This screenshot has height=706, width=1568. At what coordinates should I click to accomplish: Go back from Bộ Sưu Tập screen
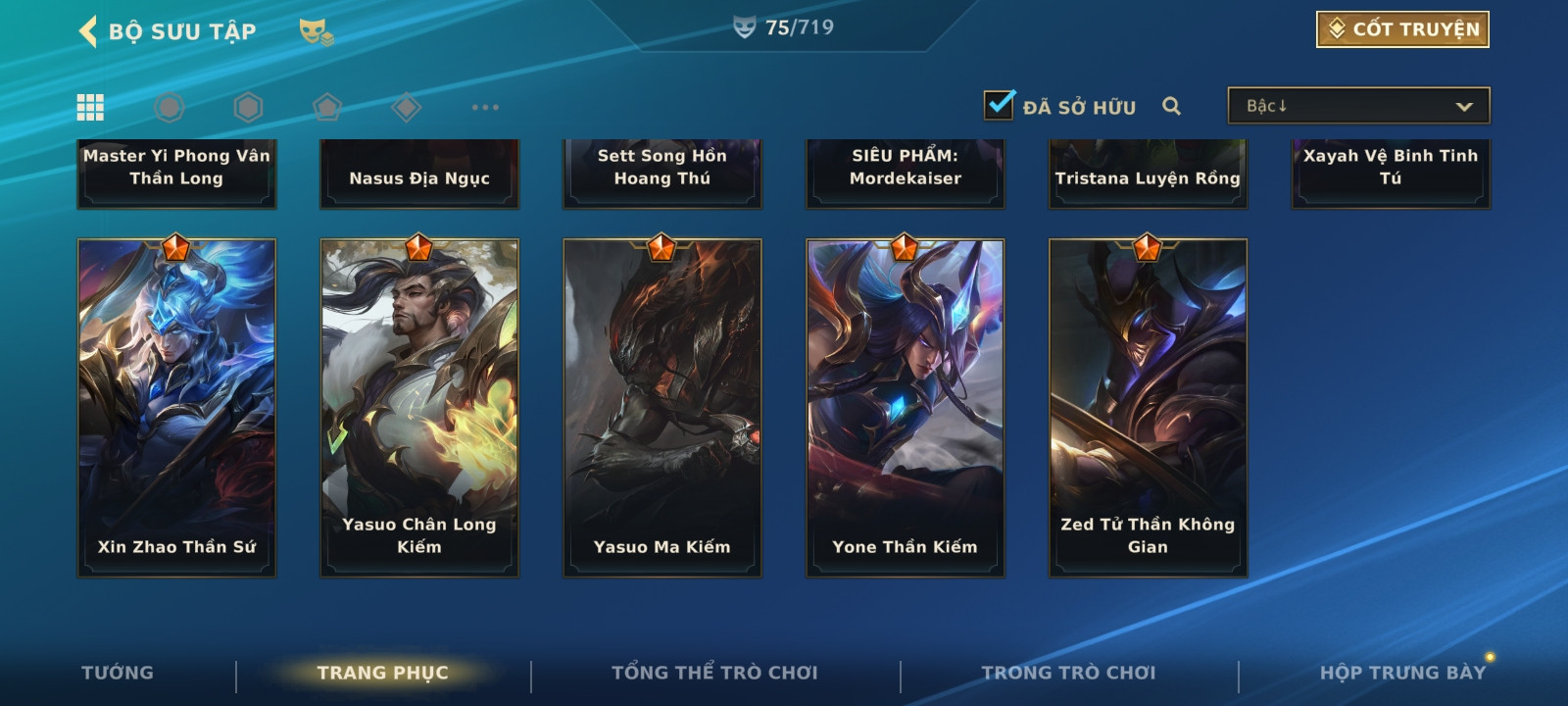point(88,31)
